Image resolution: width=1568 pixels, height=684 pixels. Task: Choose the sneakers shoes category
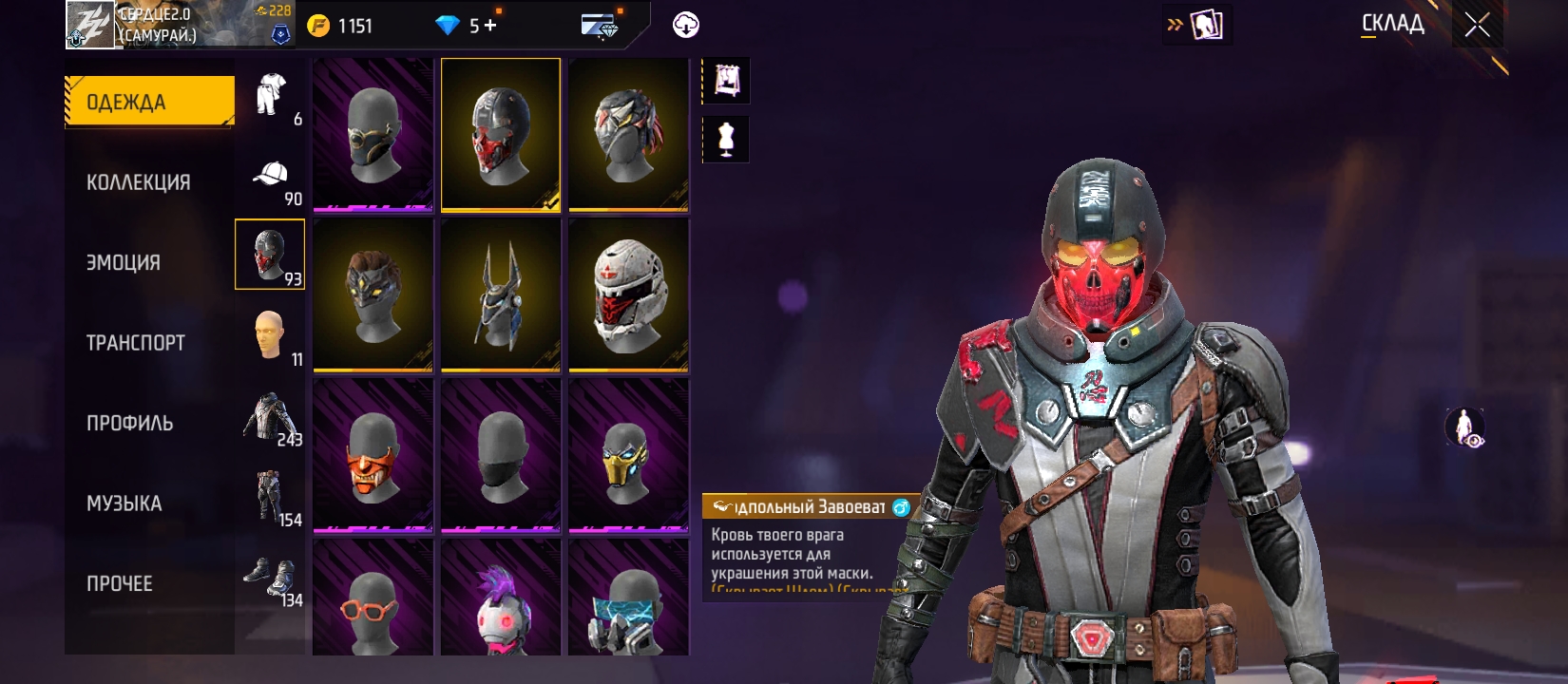tap(270, 577)
